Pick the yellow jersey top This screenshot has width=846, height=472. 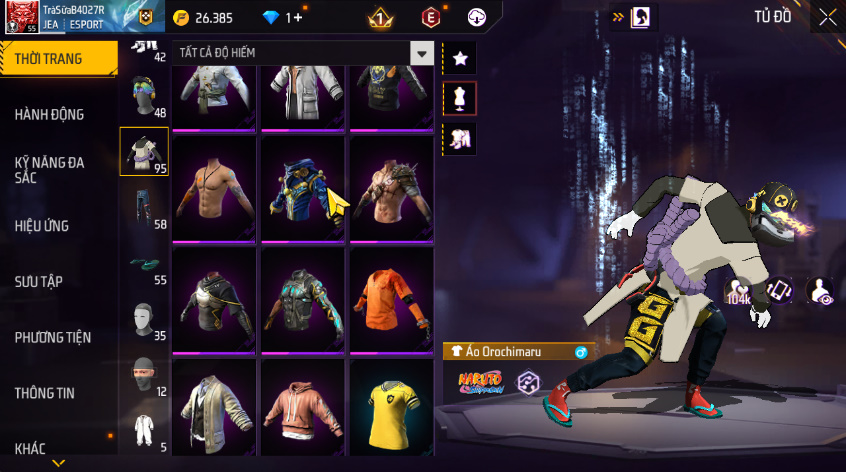(390, 410)
